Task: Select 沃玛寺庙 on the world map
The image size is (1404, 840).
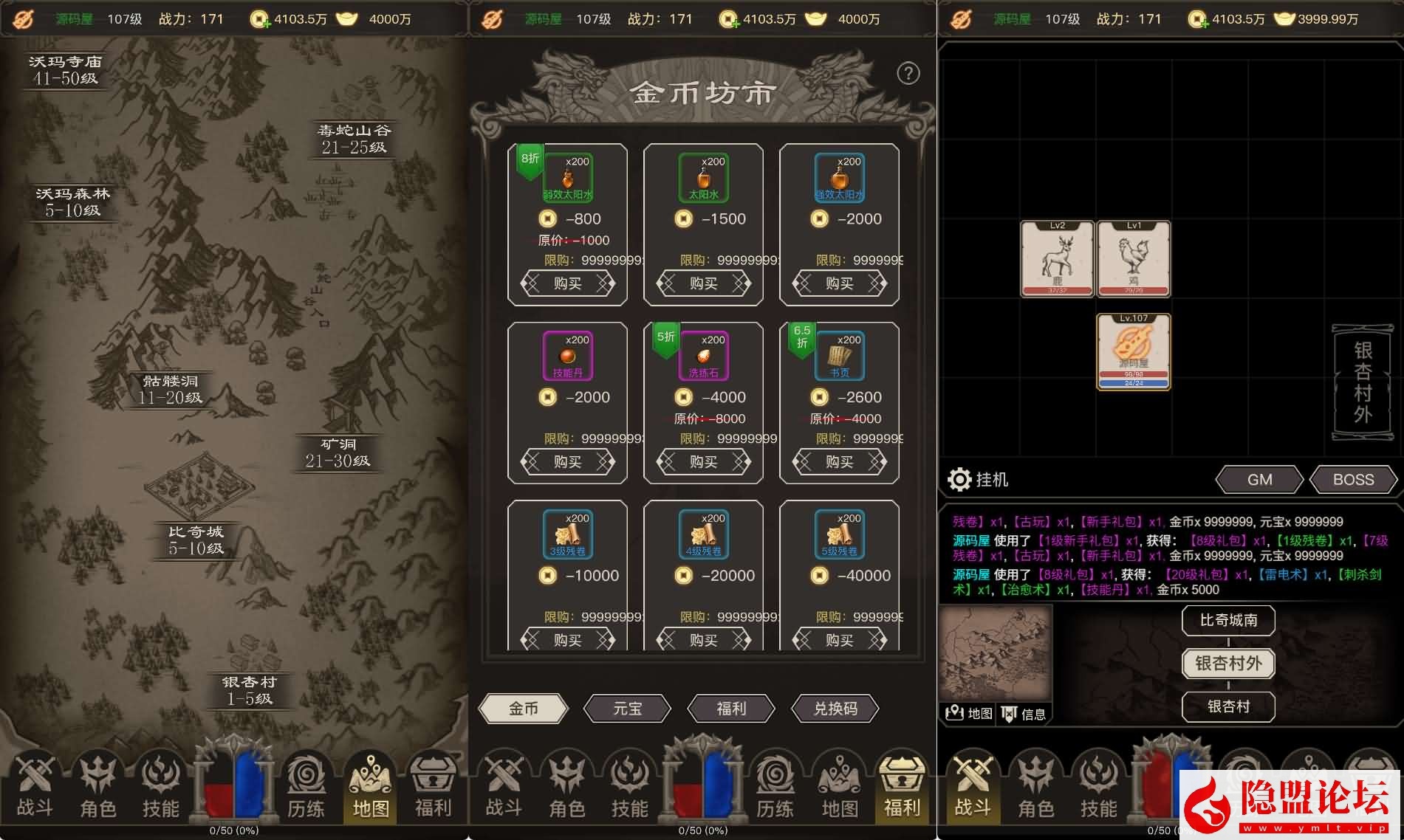Action: (65, 69)
